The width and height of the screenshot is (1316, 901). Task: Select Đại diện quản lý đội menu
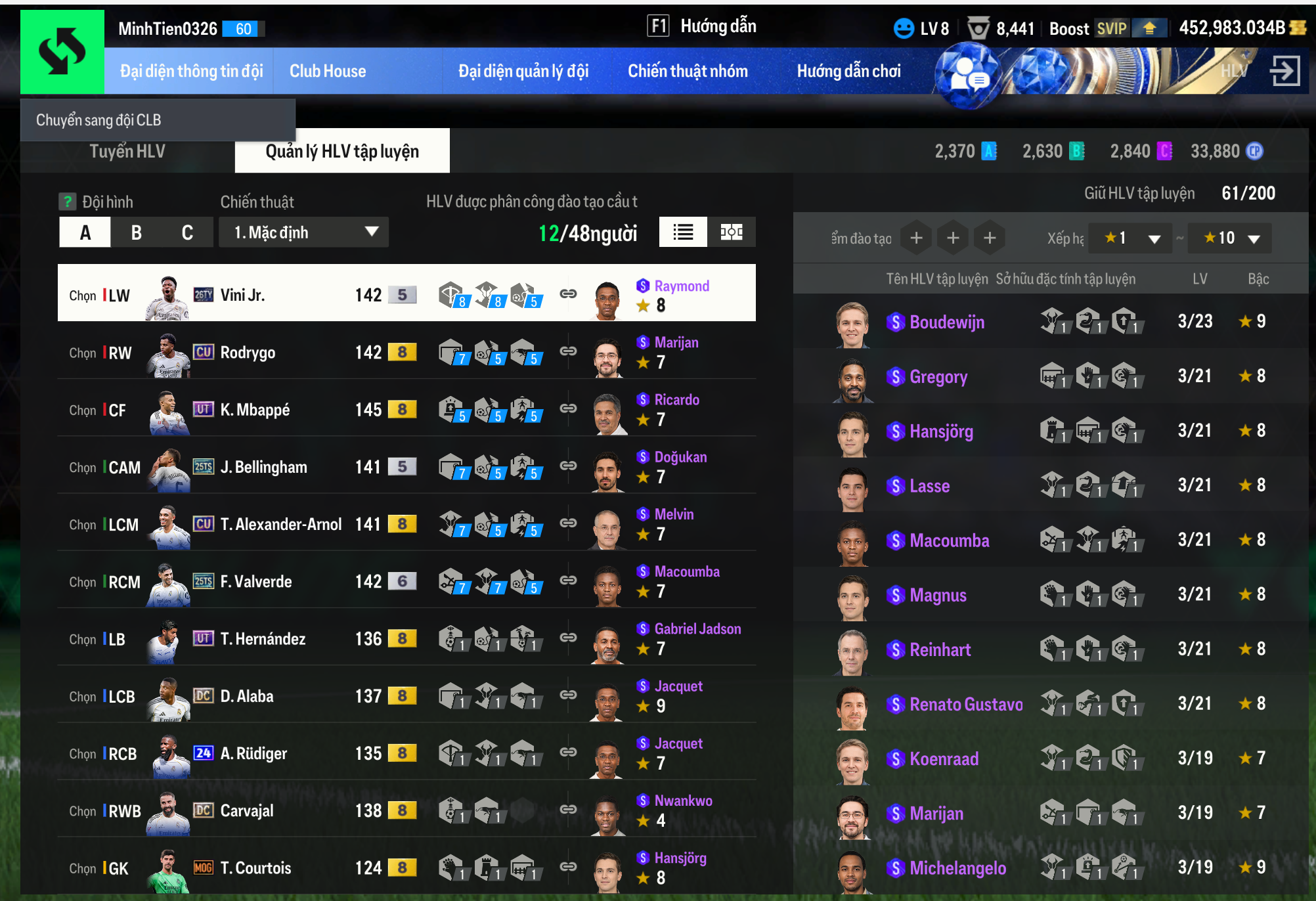[523, 71]
